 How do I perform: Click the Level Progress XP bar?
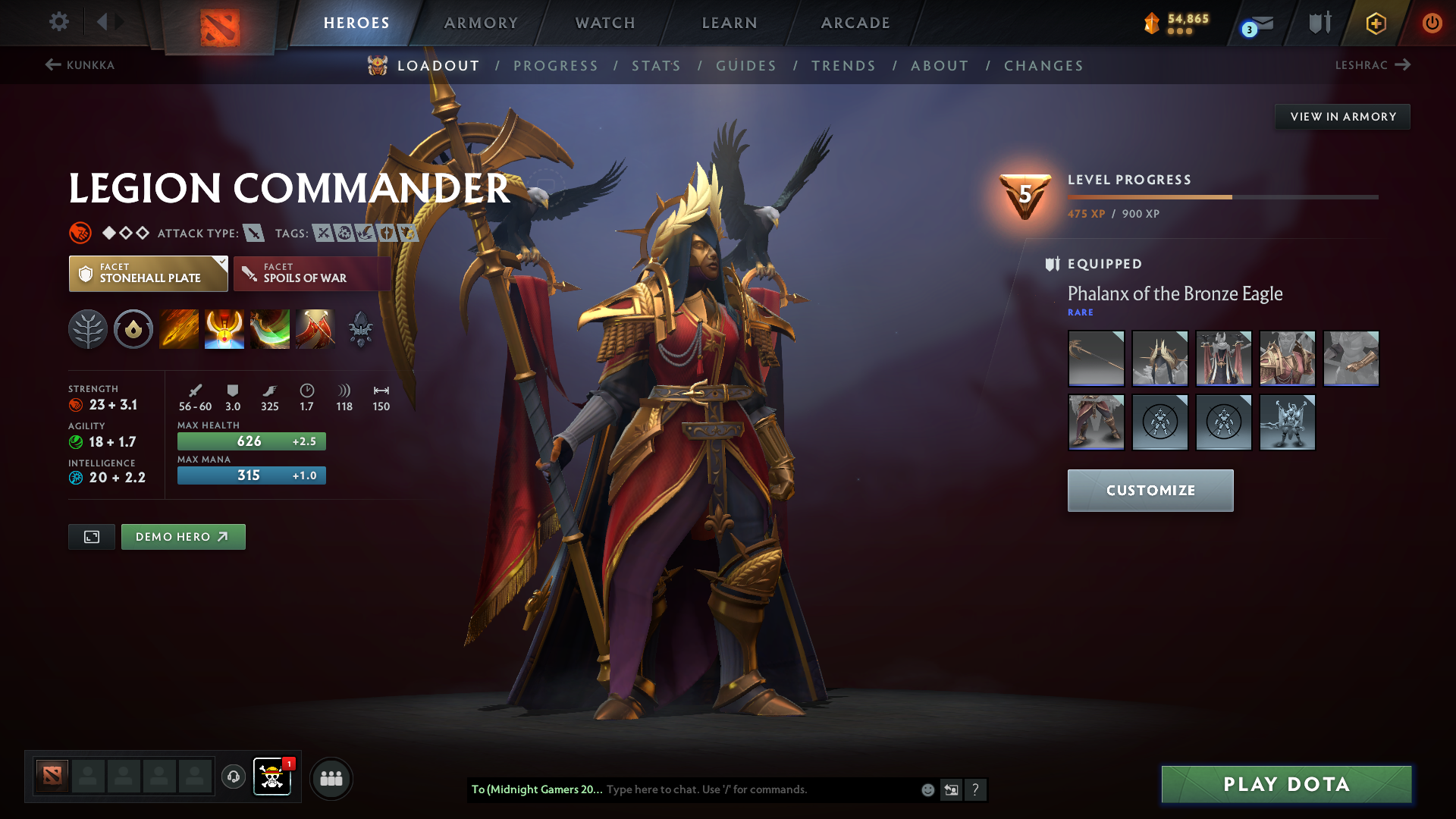1223,196
